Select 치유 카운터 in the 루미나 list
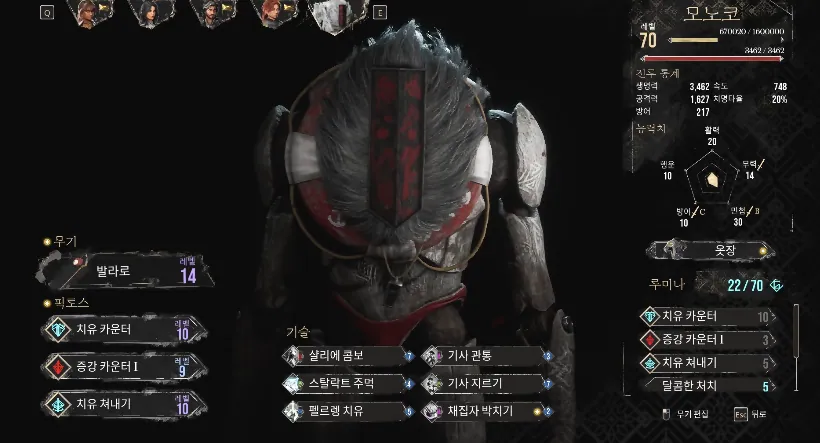The image size is (820, 443). click(708, 317)
